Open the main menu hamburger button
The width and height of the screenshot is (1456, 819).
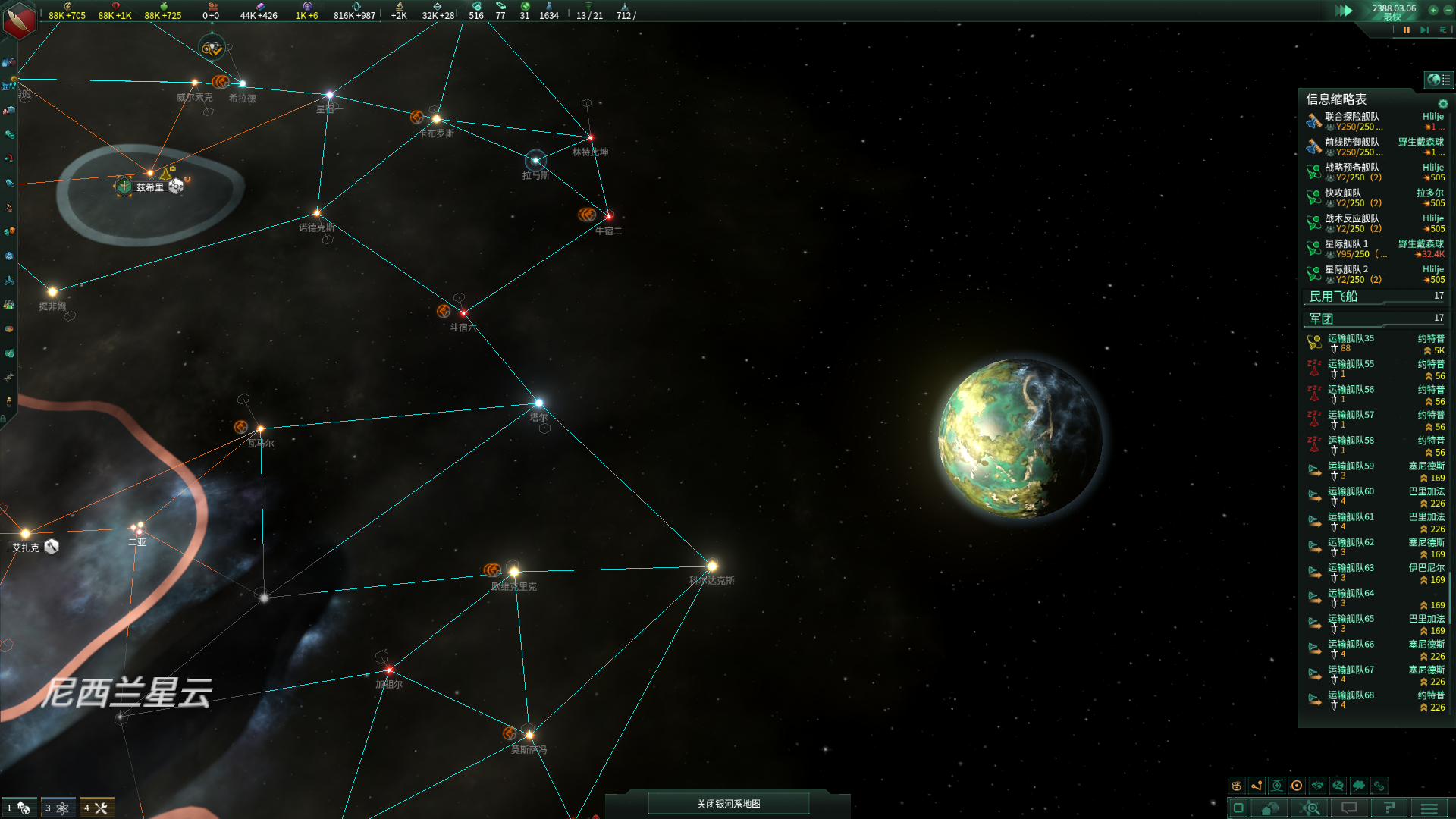coord(1429,808)
